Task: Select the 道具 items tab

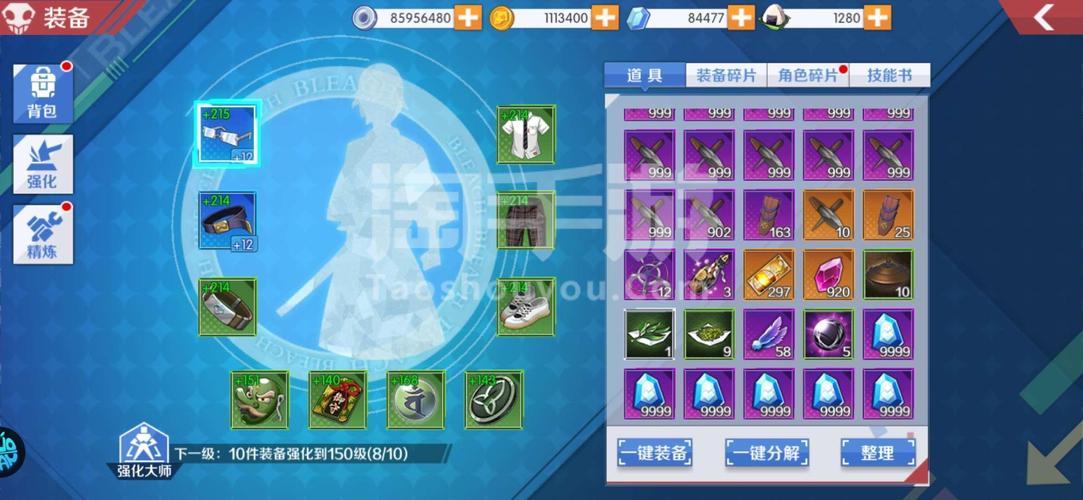Action: tap(645, 76)
